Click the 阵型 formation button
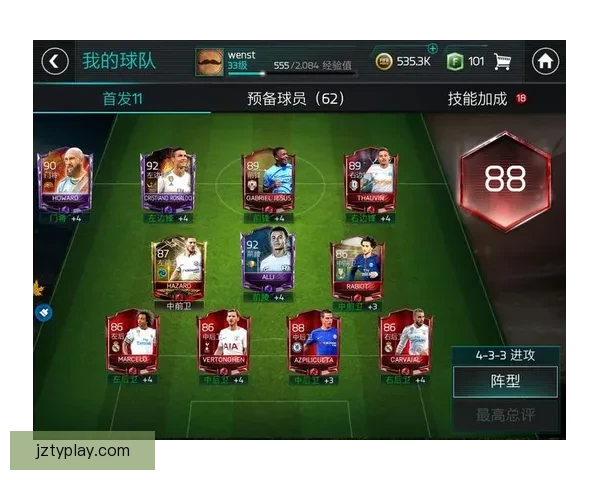600x480 pixels. click(x=503, y=381)
